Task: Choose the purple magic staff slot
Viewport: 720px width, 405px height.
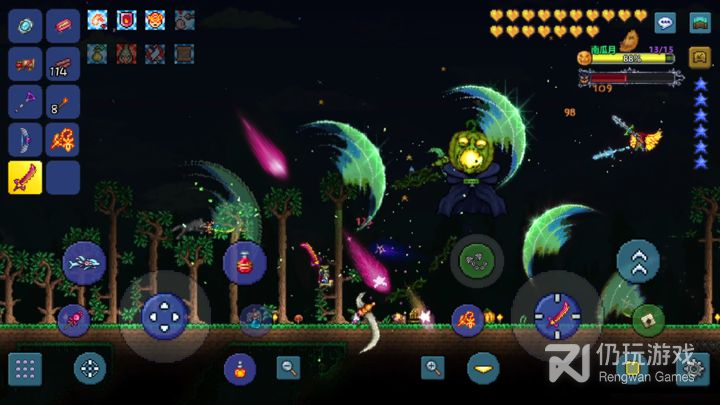Action: click(25, 101)
